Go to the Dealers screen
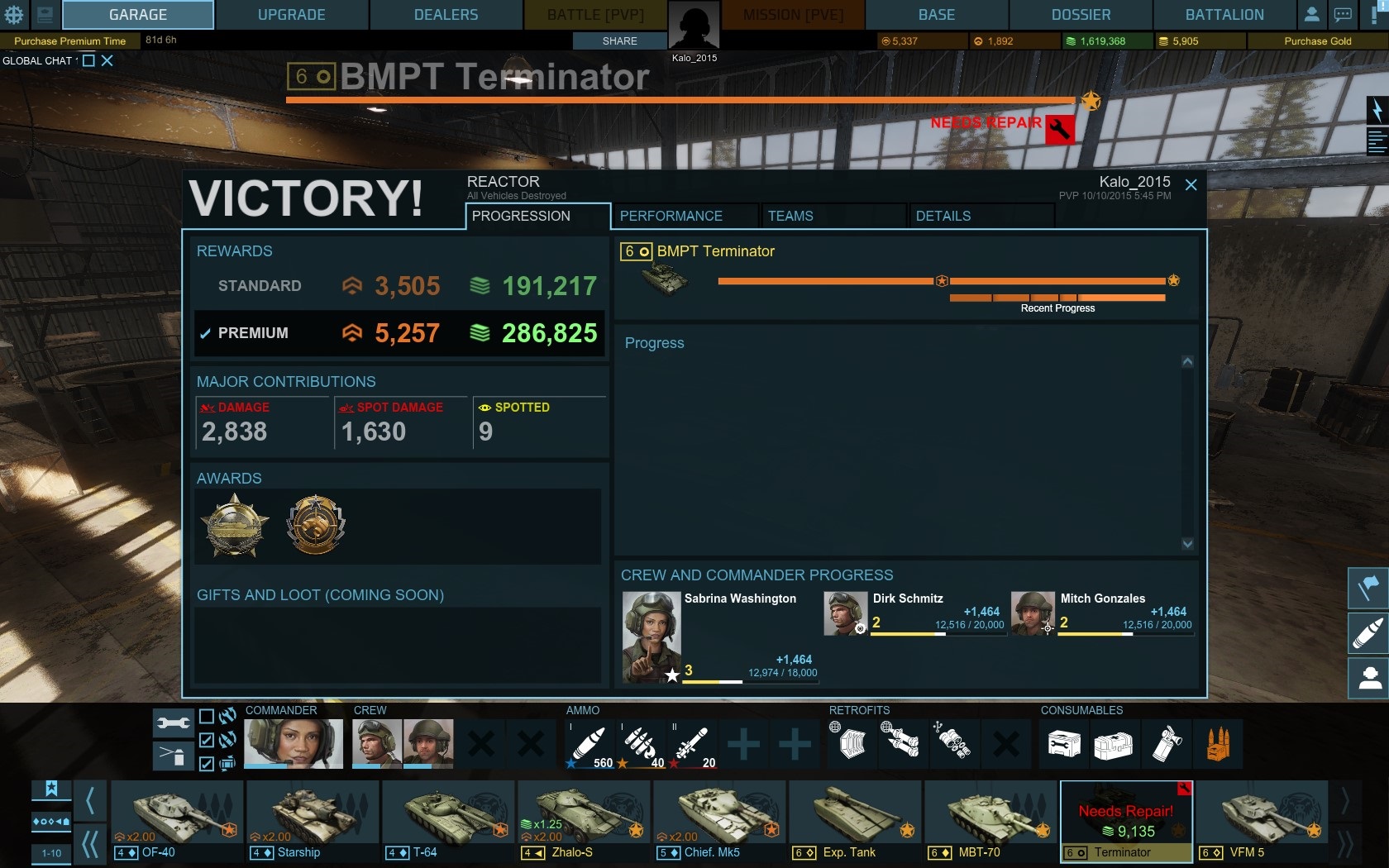Viewport: 1389px width, 868px height. (x=446, y=15)
